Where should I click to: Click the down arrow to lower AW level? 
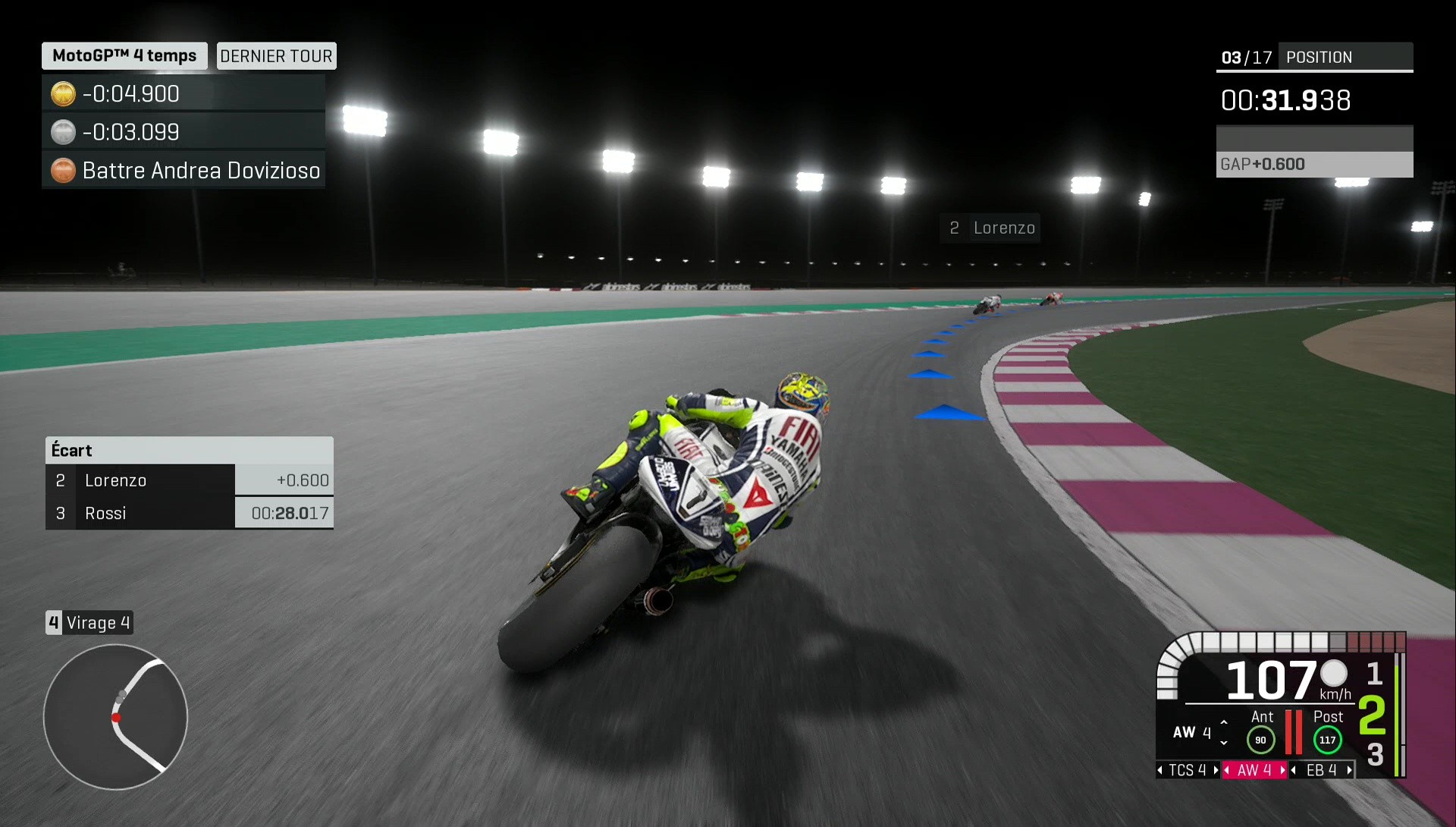coord(1223,741)
